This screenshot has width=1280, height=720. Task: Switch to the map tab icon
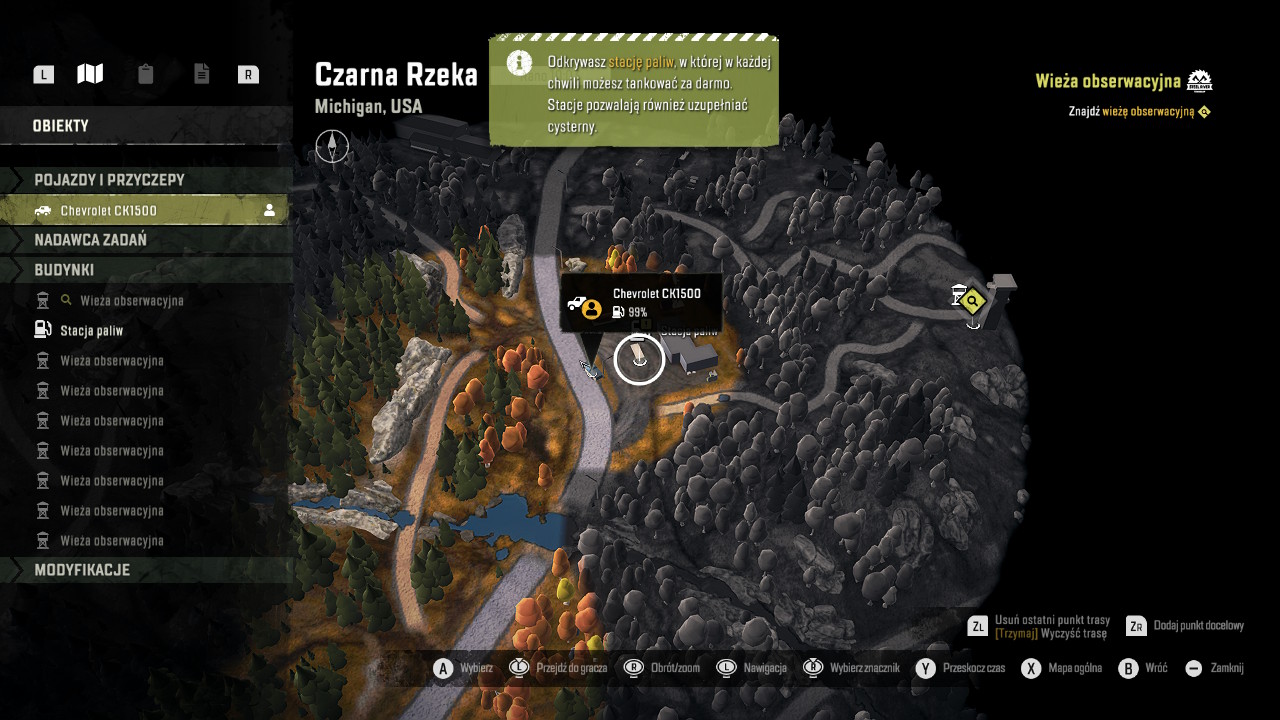coord(90,74)
